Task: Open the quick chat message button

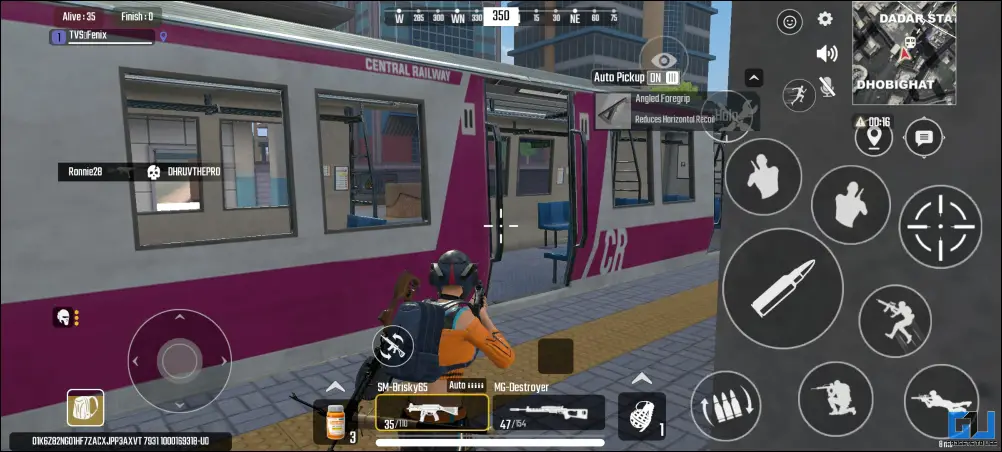Action: coord(924,138)
